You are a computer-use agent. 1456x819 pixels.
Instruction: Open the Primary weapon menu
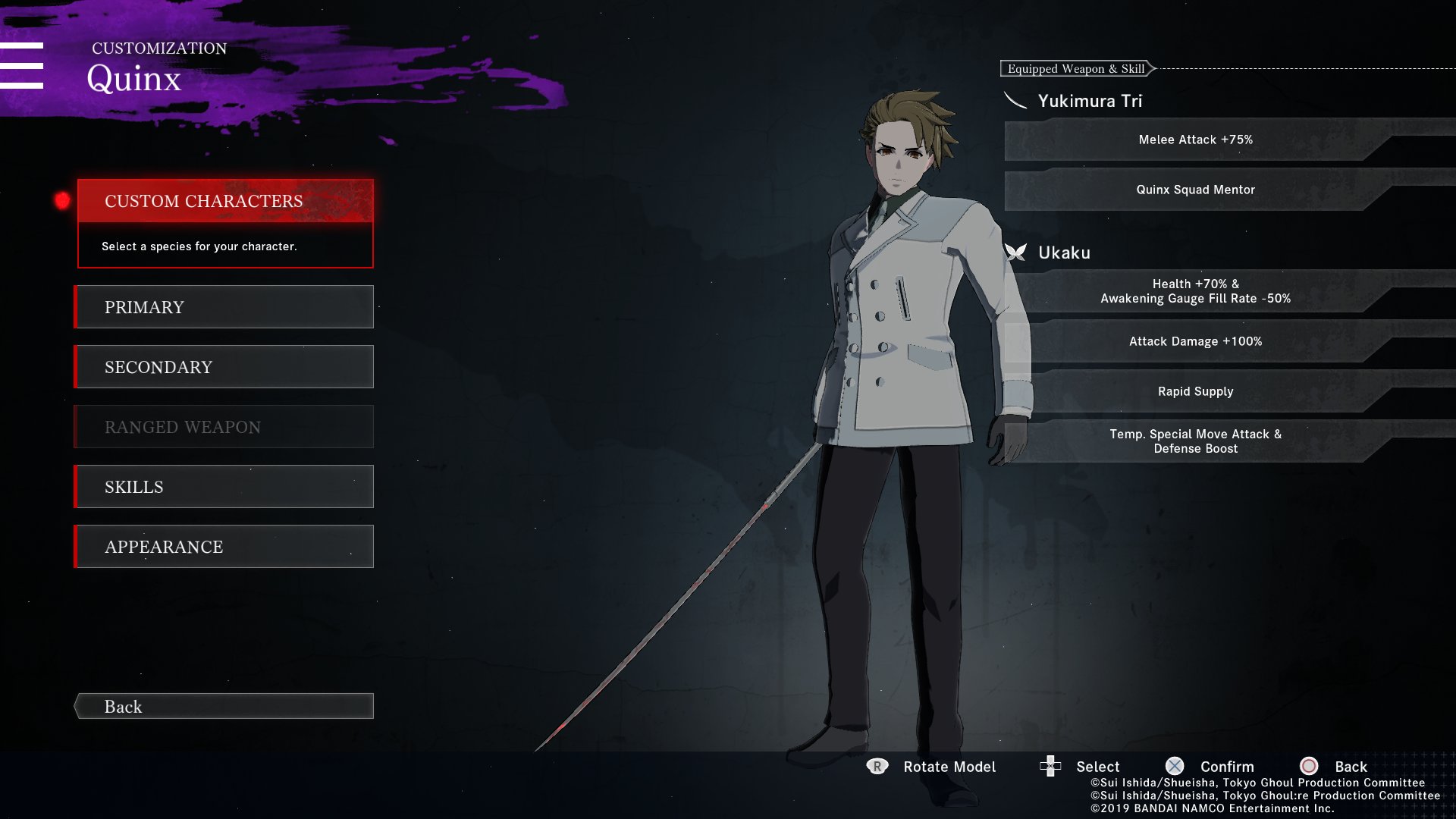point(225,307)
